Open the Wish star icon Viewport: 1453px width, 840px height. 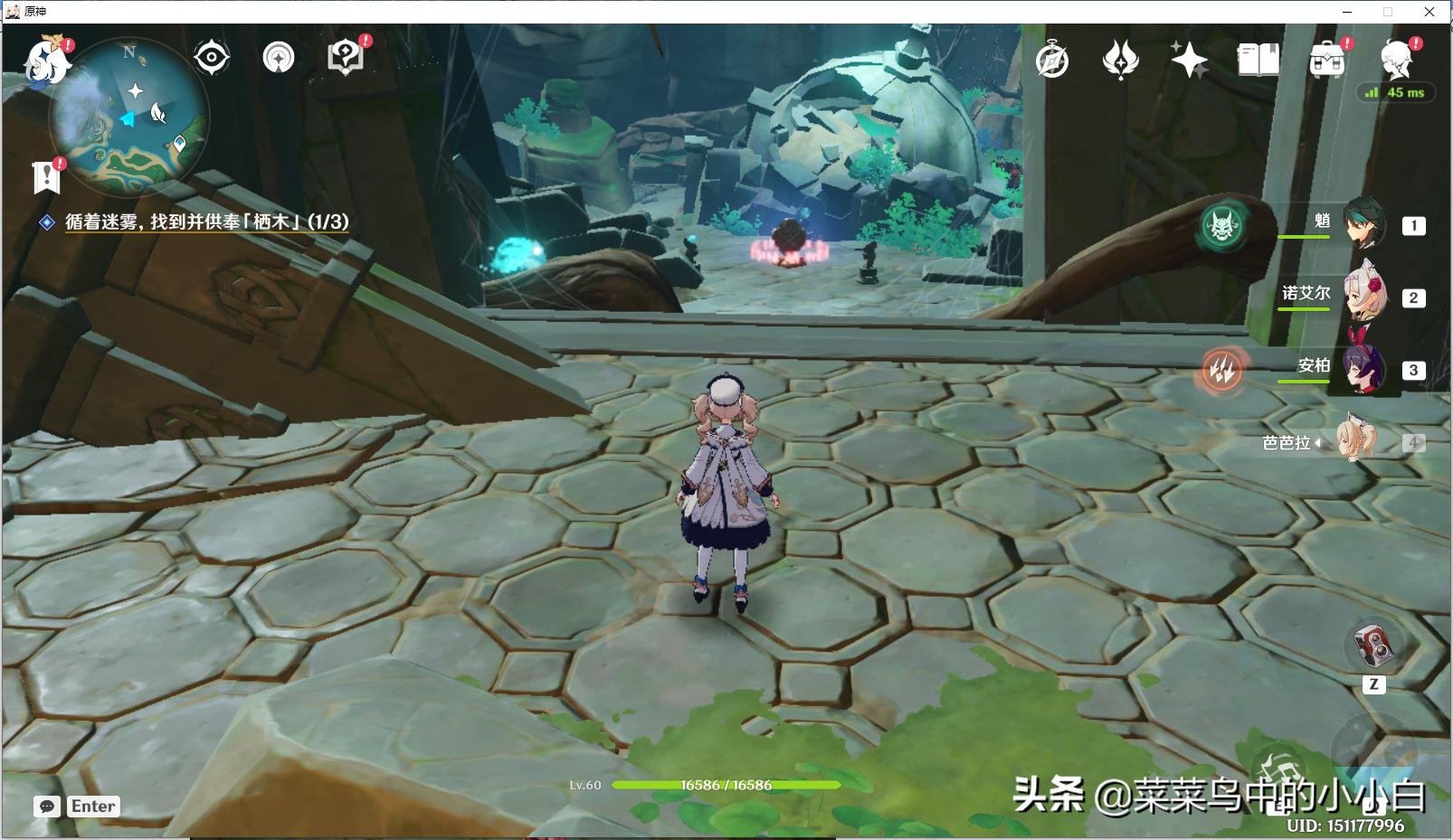pos(1190,61)
